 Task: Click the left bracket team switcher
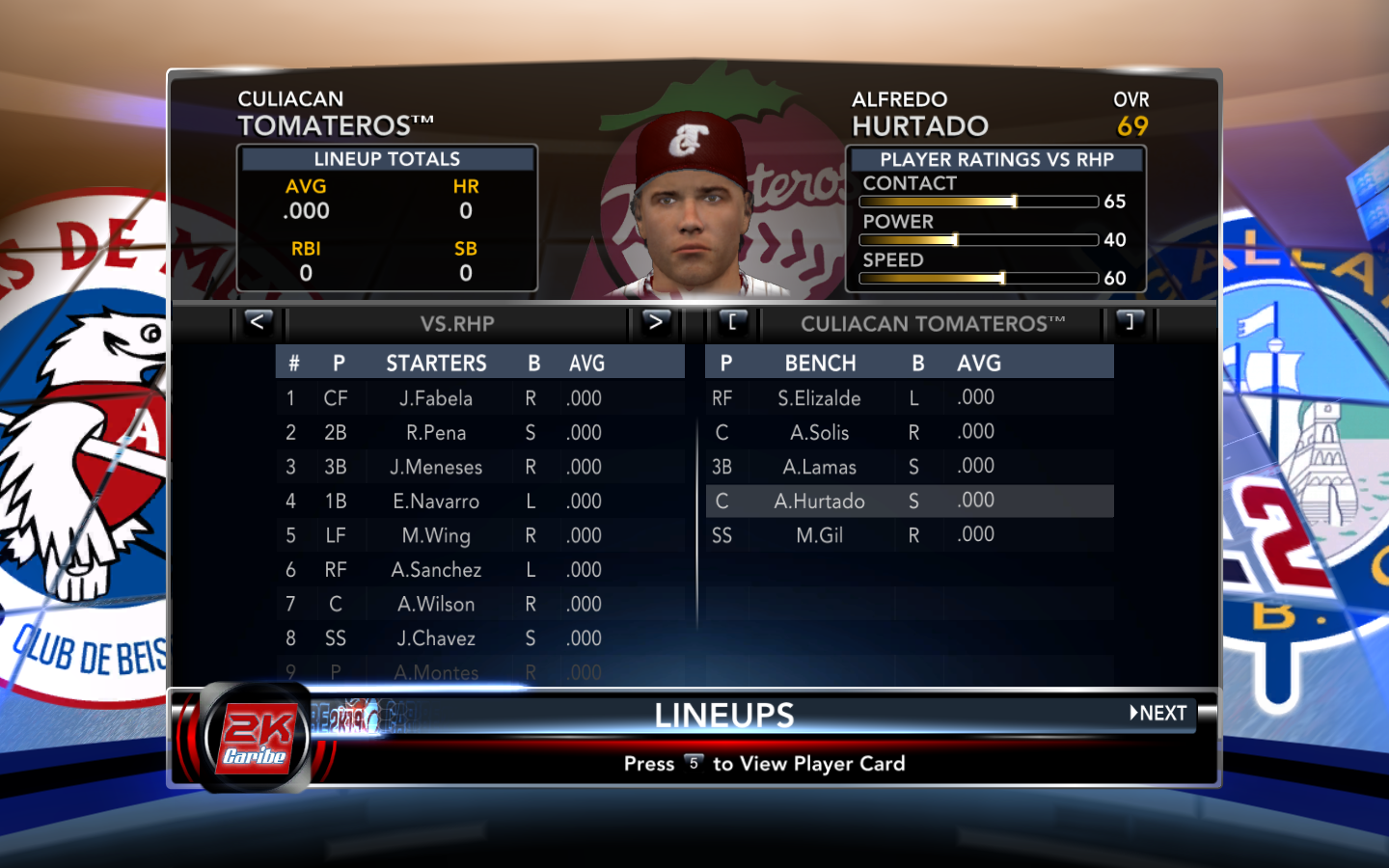[732, 323]
